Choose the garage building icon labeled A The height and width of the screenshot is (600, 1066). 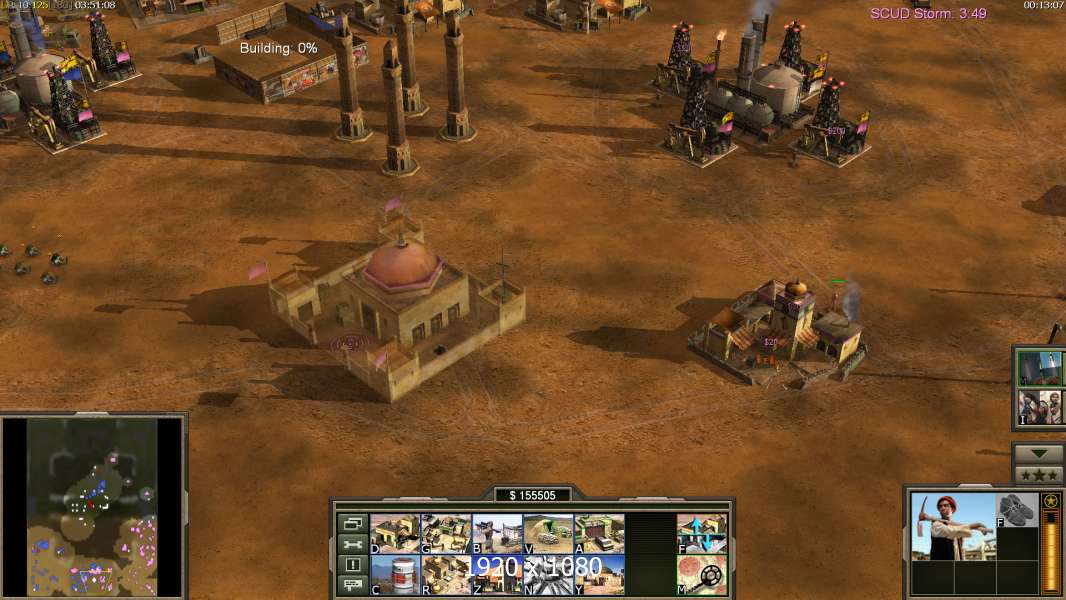(599, 533)
